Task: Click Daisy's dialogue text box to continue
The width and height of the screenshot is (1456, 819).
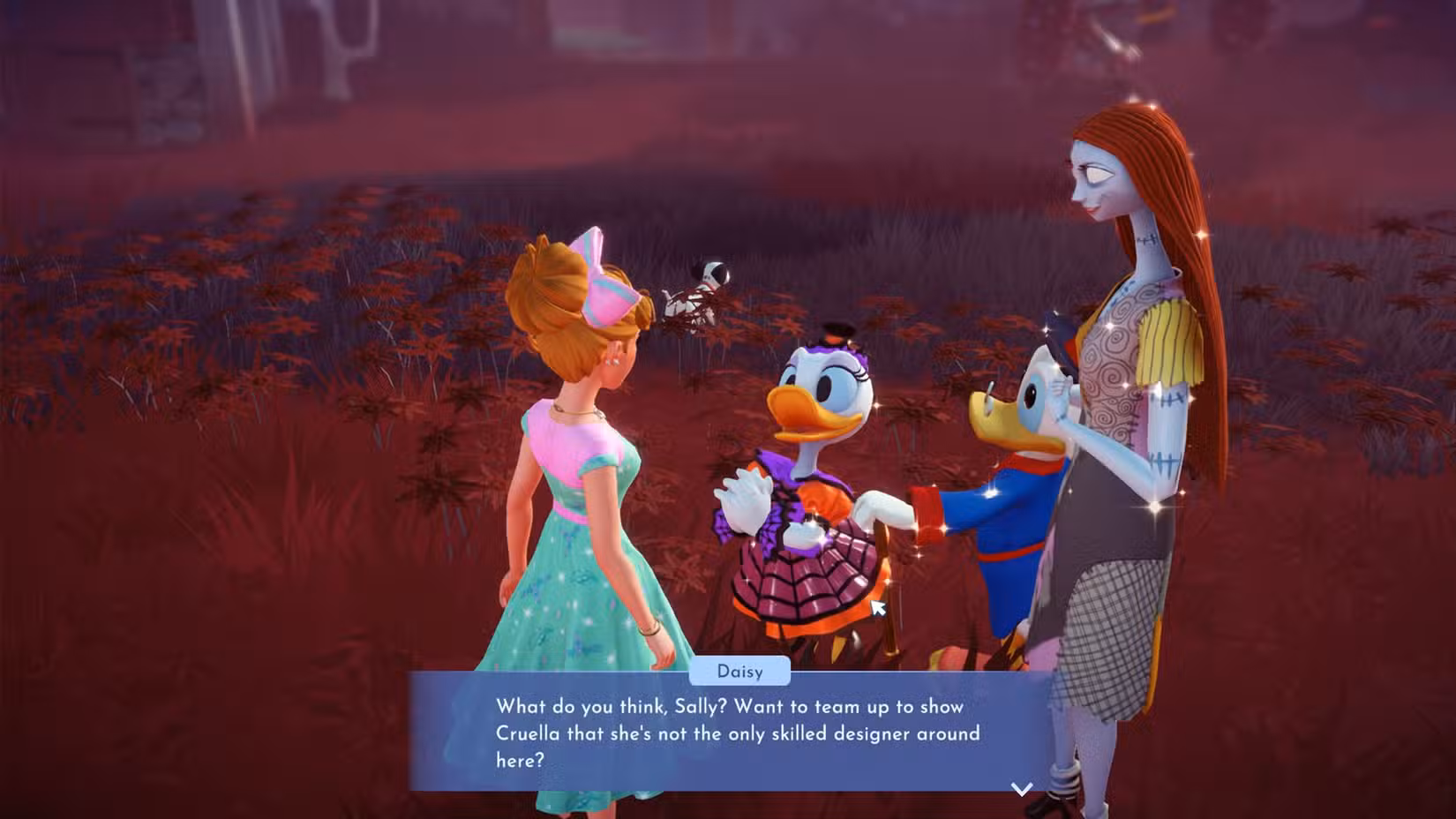Action: [x=731, y=733]
